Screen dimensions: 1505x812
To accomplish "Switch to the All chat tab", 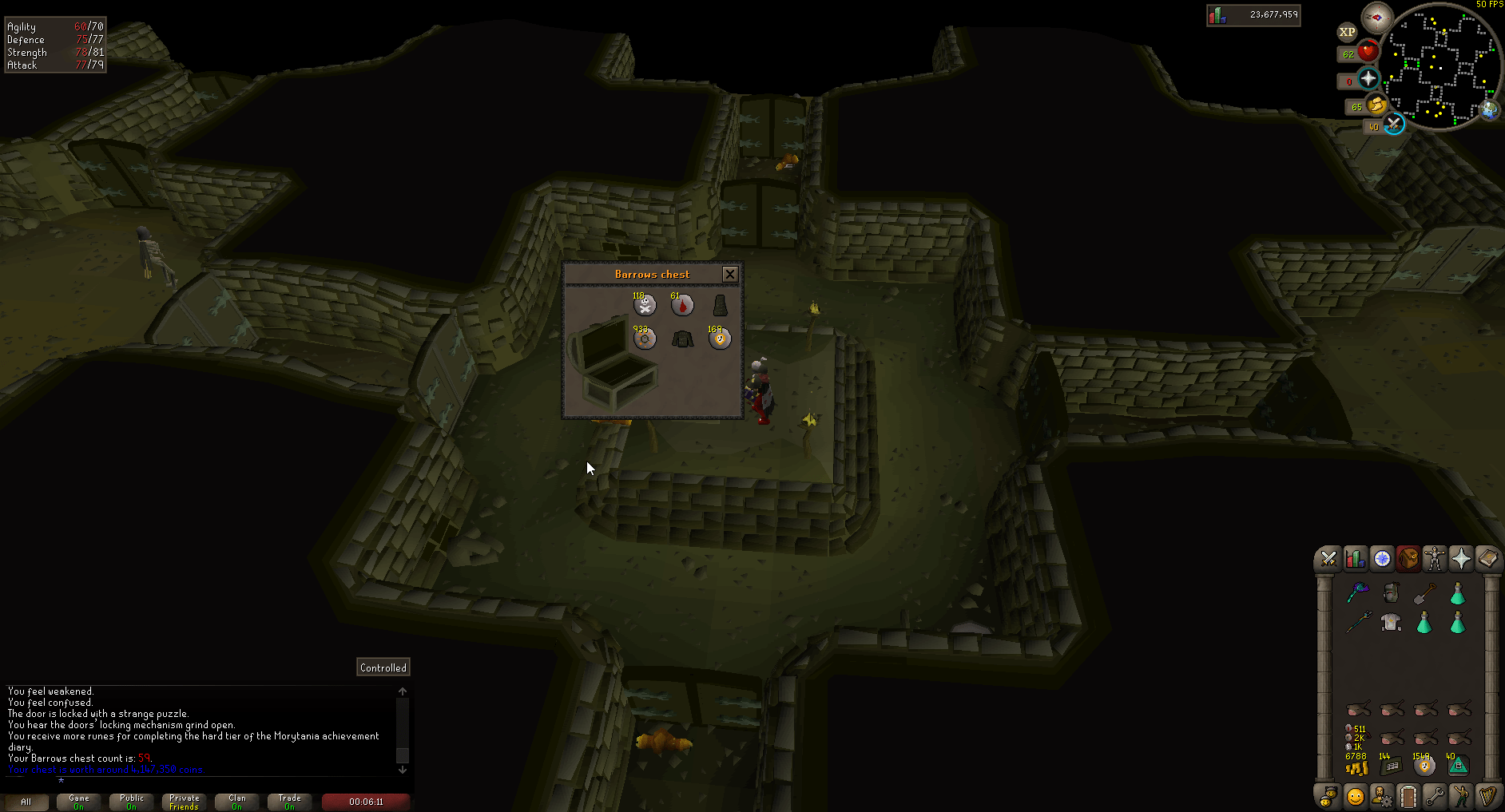I will (26, 802).
